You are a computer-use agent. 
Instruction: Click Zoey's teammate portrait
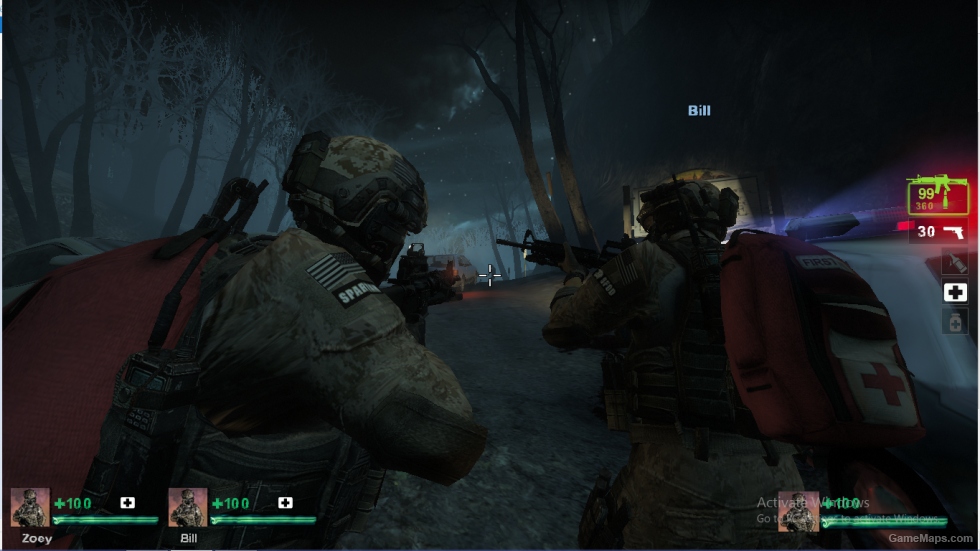30,507
